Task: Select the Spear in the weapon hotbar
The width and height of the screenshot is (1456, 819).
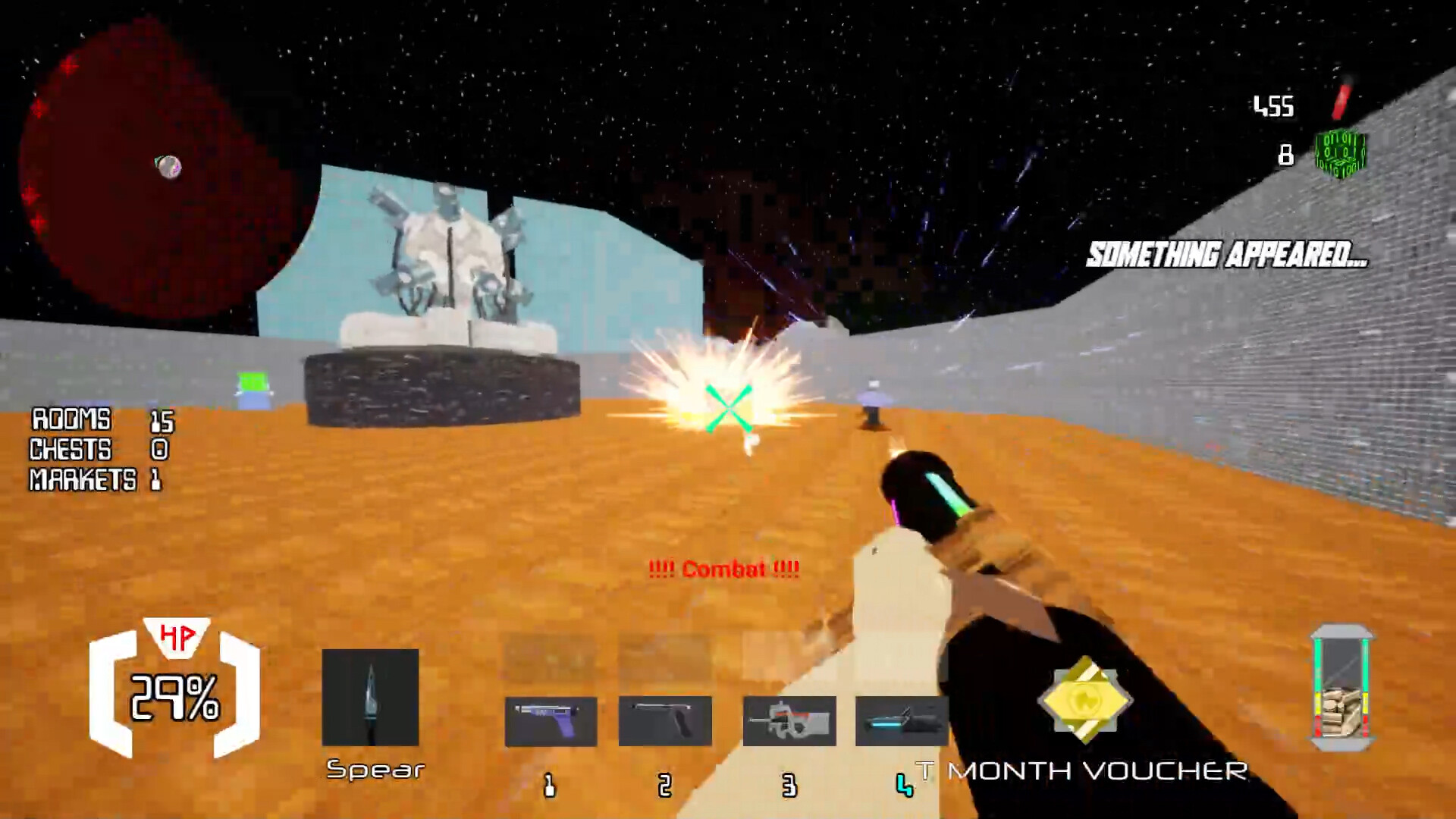Action: 372,698
